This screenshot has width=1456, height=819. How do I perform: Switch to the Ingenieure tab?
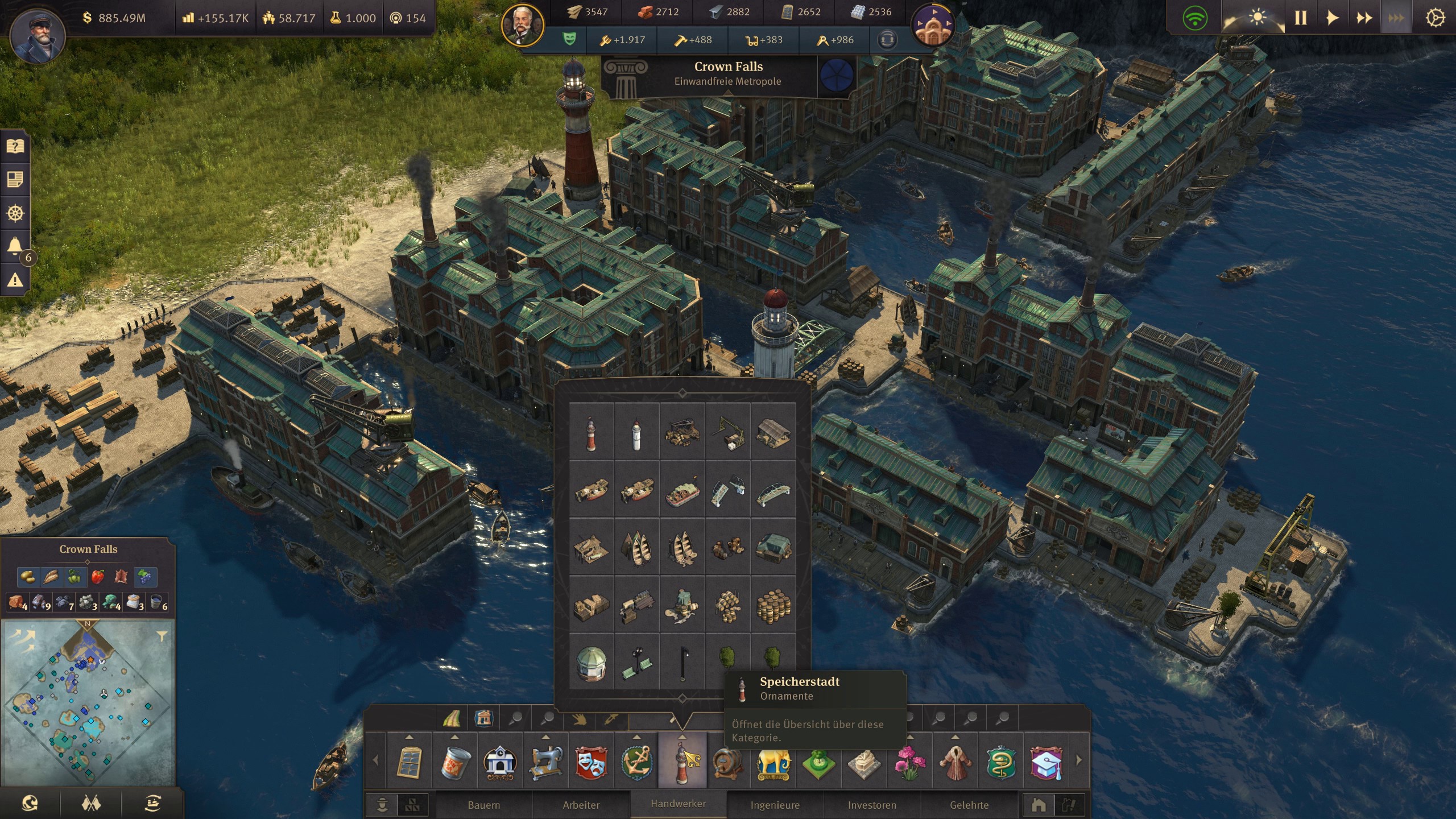click(775, 805)
